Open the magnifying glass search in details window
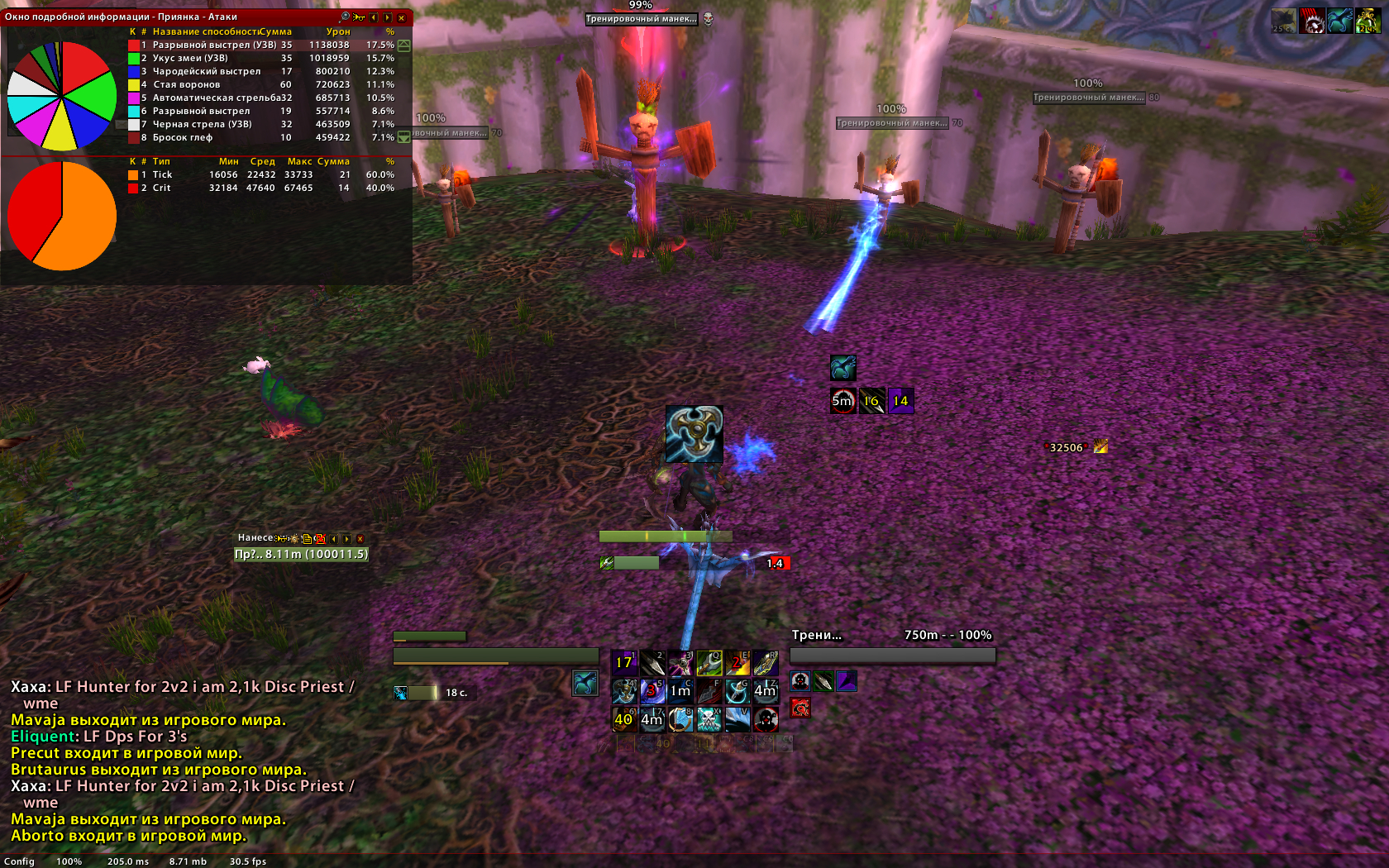This screenshot has width=1389, height=868. click(x=345, y=17)
